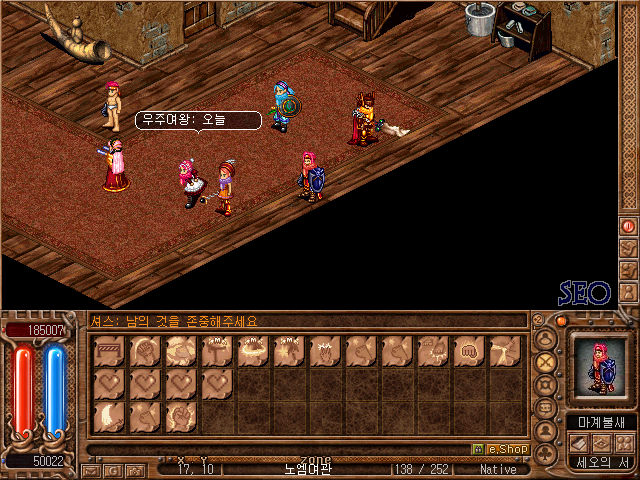Click the envelope mail button
Image resolution: width=640 pixels, height=480 pixels.
click(92, 469)
